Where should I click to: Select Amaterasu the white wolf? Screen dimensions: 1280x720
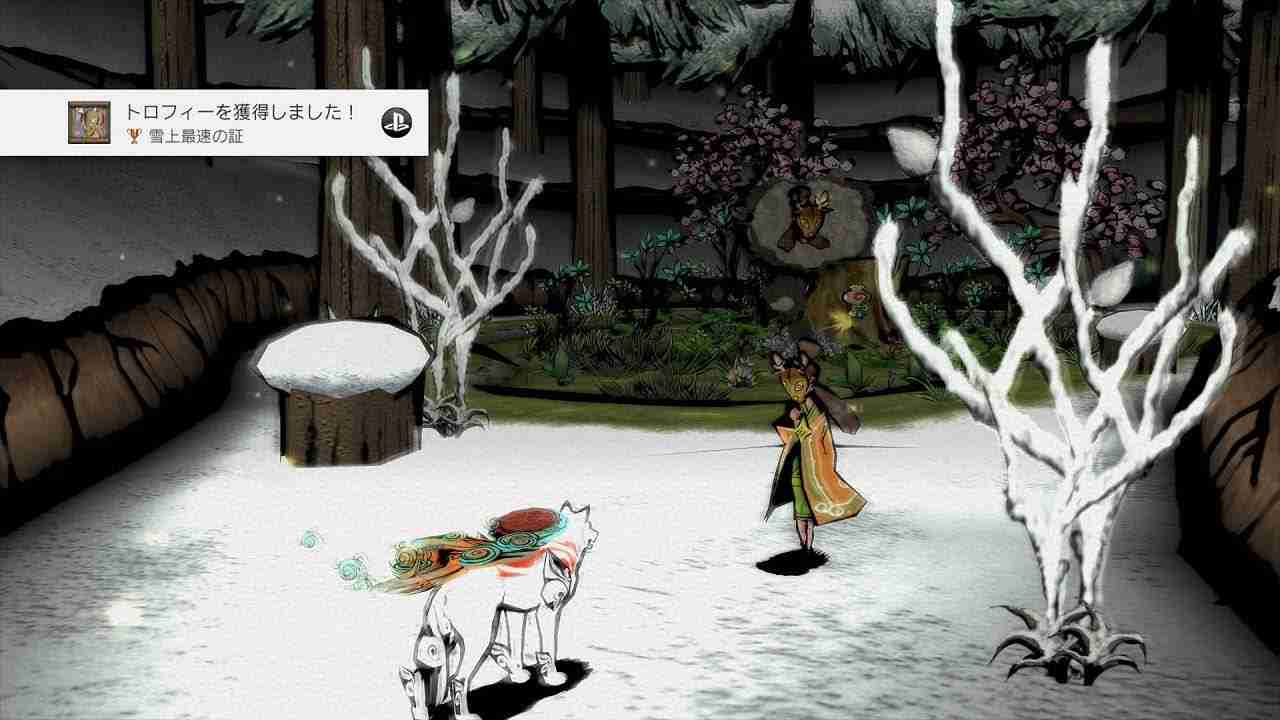tap(510, 580)
